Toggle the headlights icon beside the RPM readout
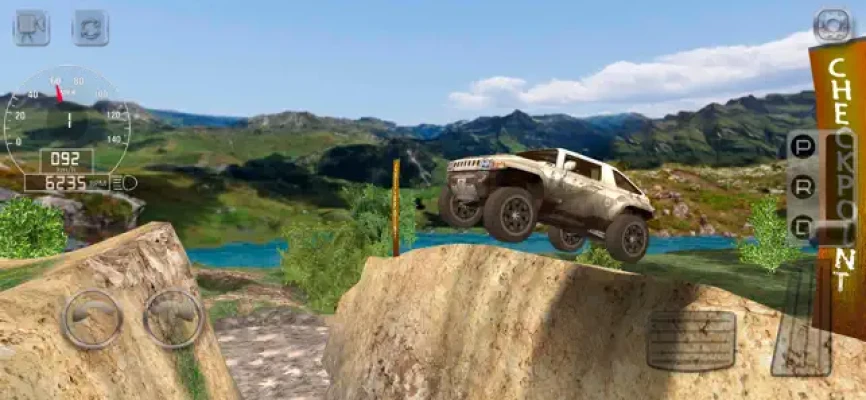Viewport: 866px width, 400px height. coord(125,183)
